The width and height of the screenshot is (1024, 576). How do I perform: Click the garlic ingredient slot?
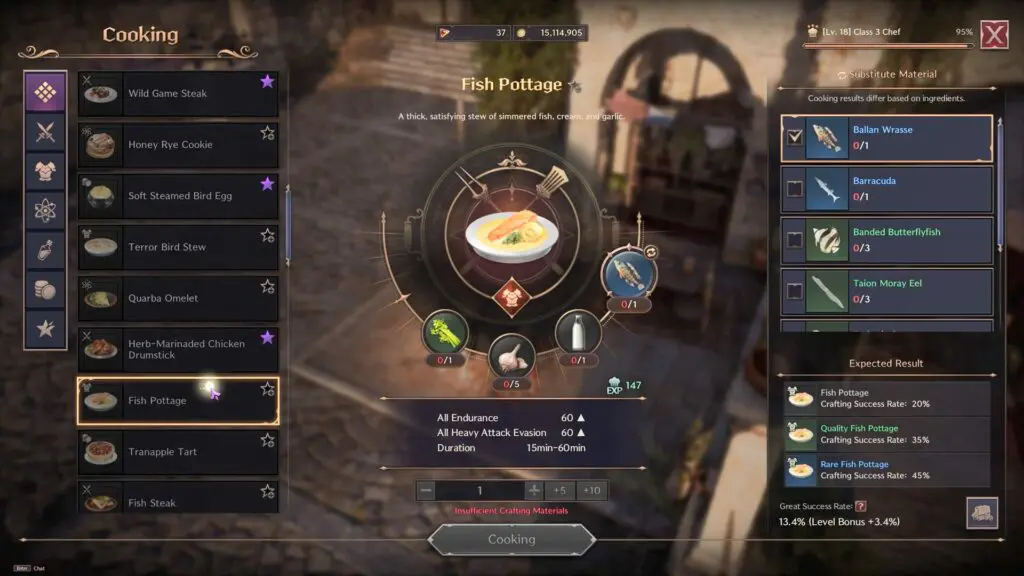(511, 357)
